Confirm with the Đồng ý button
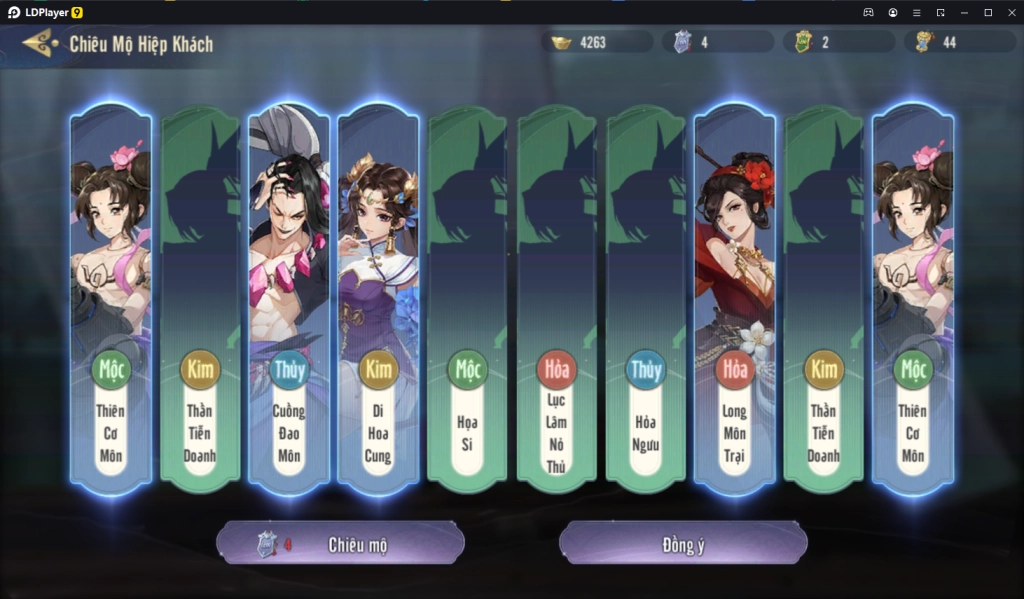This screenshot has height=599, width=1024. pos(682,544)
